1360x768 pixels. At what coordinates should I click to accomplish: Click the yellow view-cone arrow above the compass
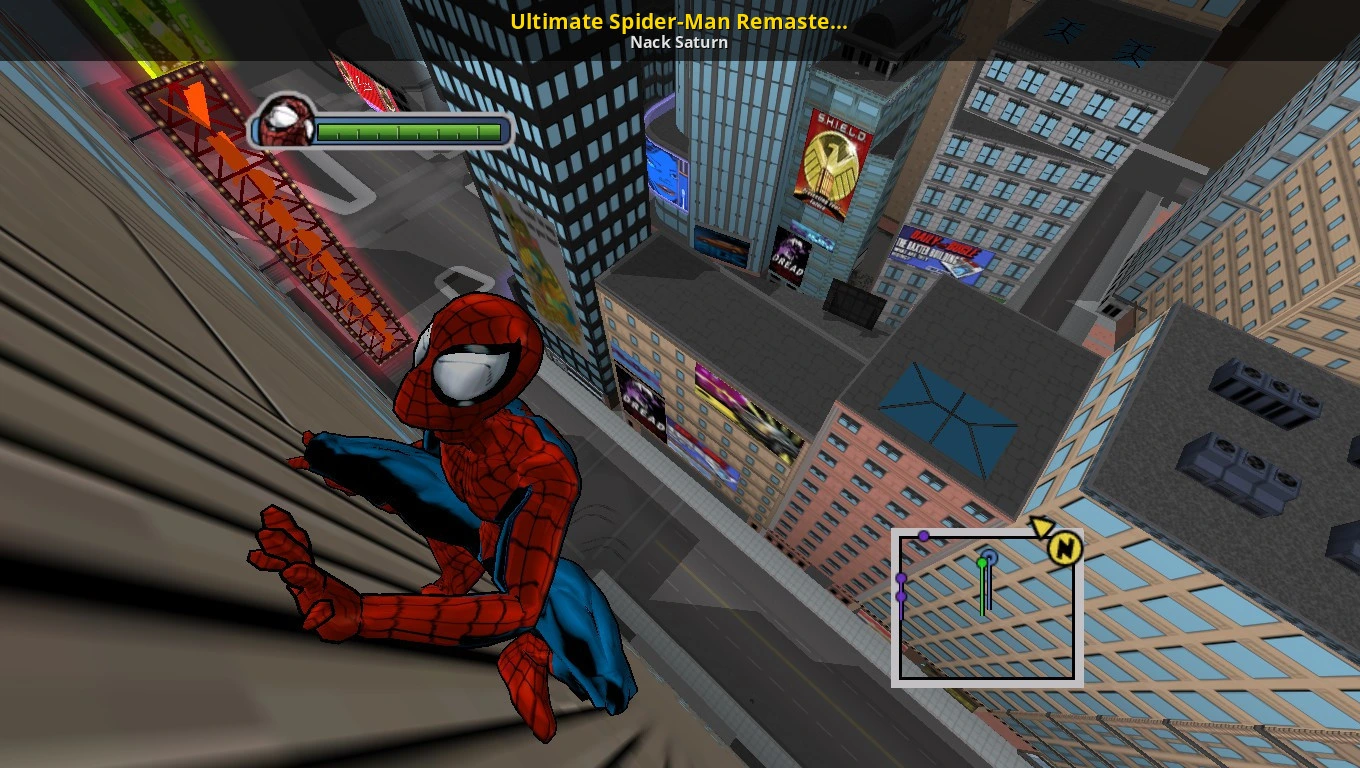click(x=1042, y=527)
